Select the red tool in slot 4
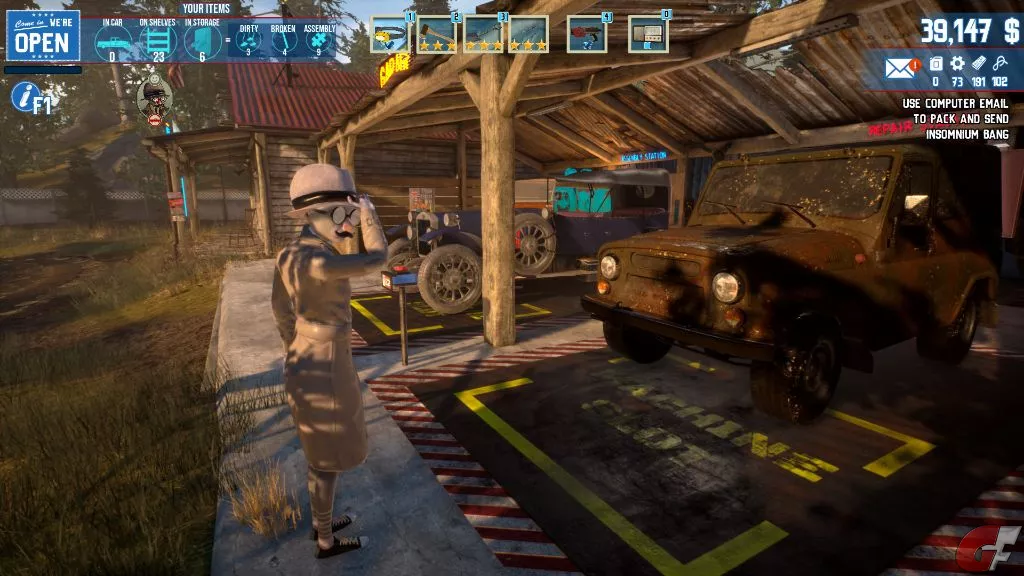The height and width of the screenshot is (576, 1024). coord(587,34)
